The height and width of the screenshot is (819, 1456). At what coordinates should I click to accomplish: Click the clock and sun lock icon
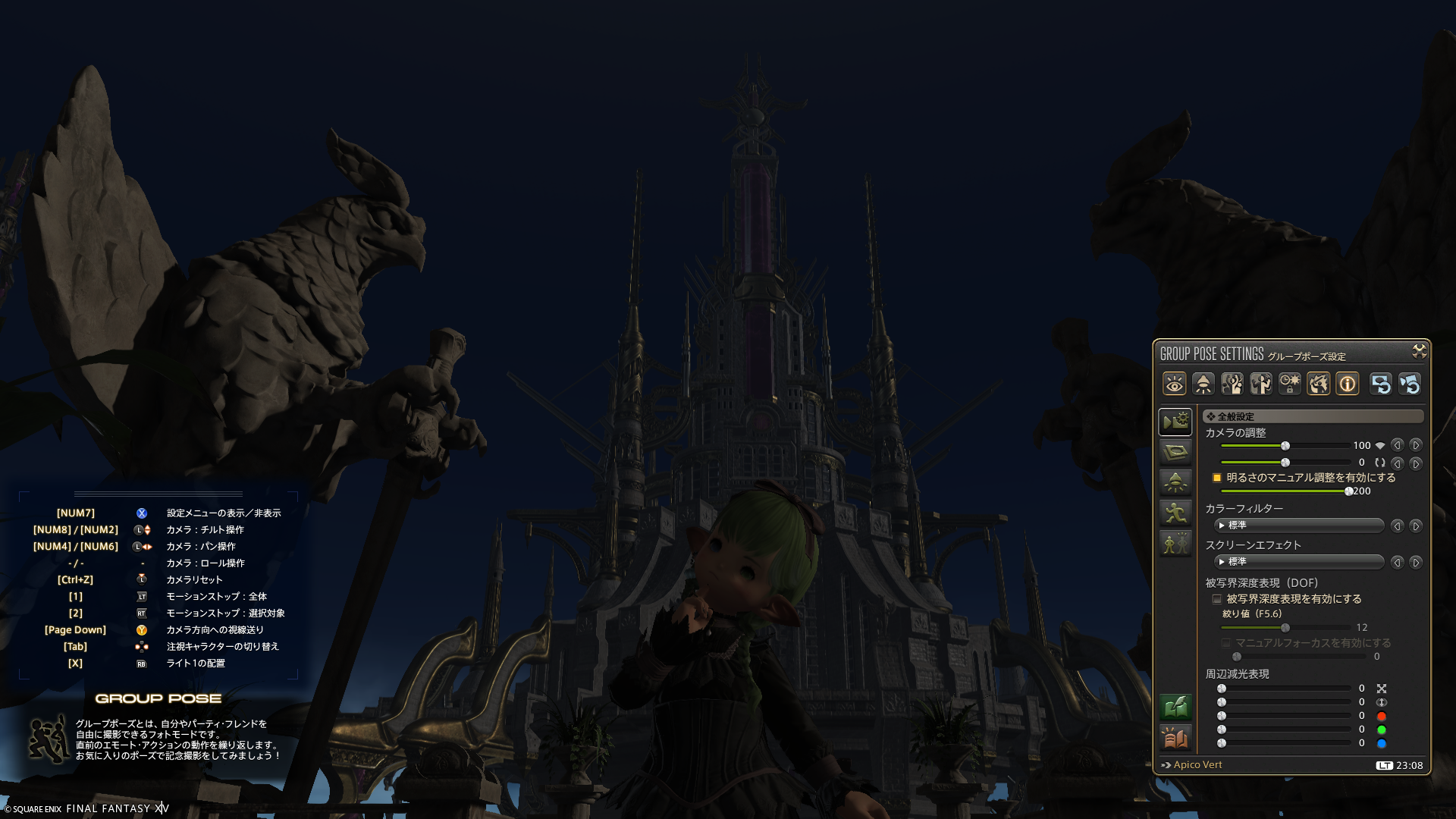[x=1290, y=384]
